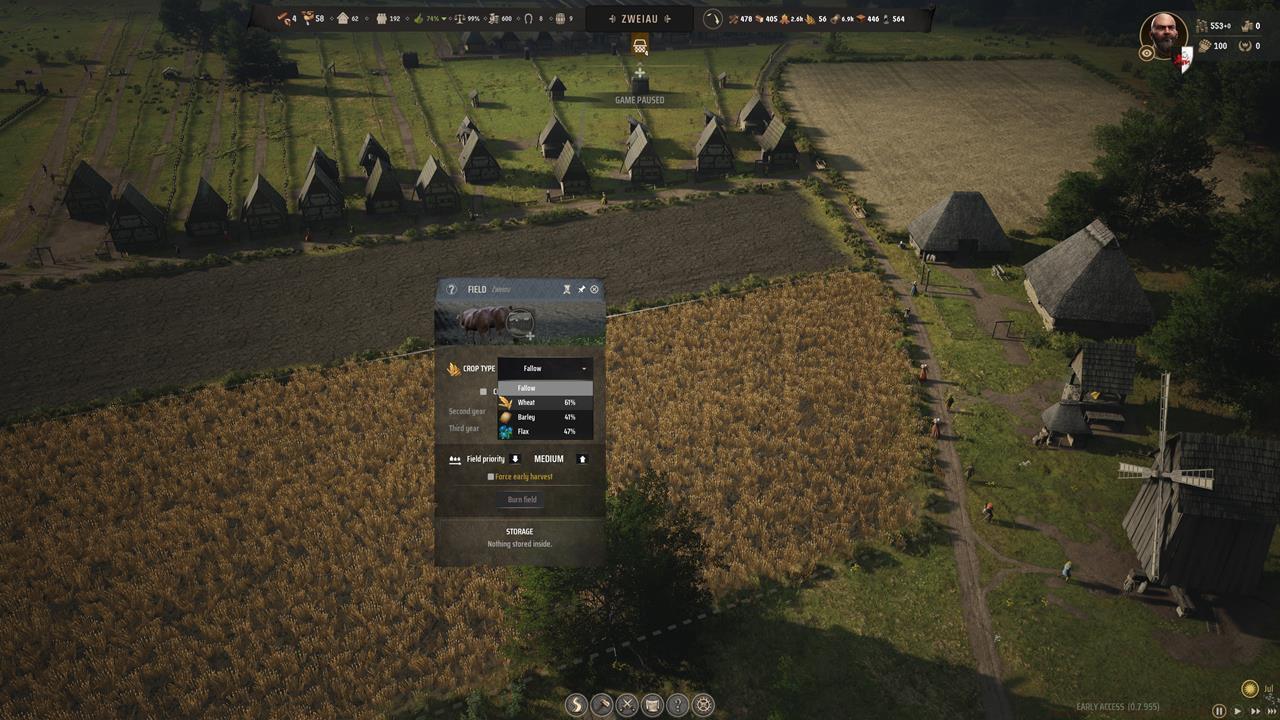The image size is (1280, 720).
Task: Pin the Field panel with the pin icon
Action: [580, 290]
